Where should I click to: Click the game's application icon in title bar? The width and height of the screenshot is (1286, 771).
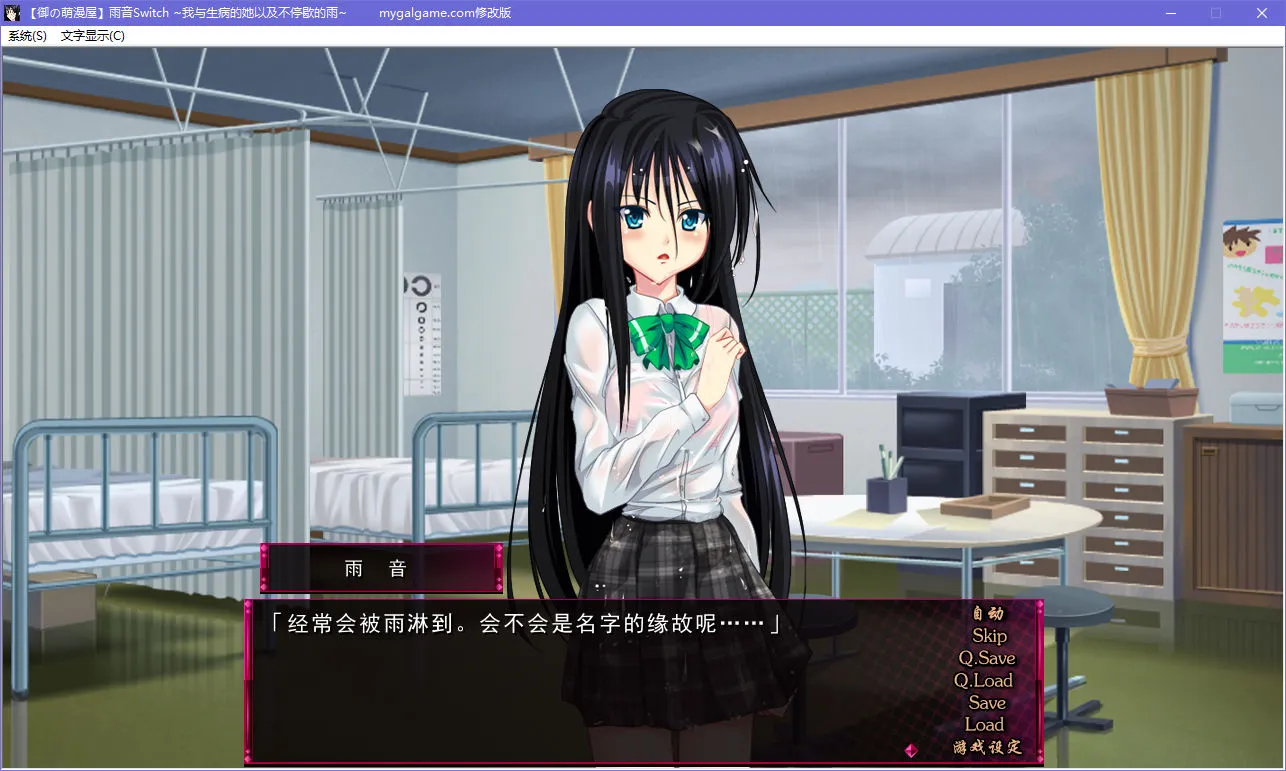pos(11,13)
